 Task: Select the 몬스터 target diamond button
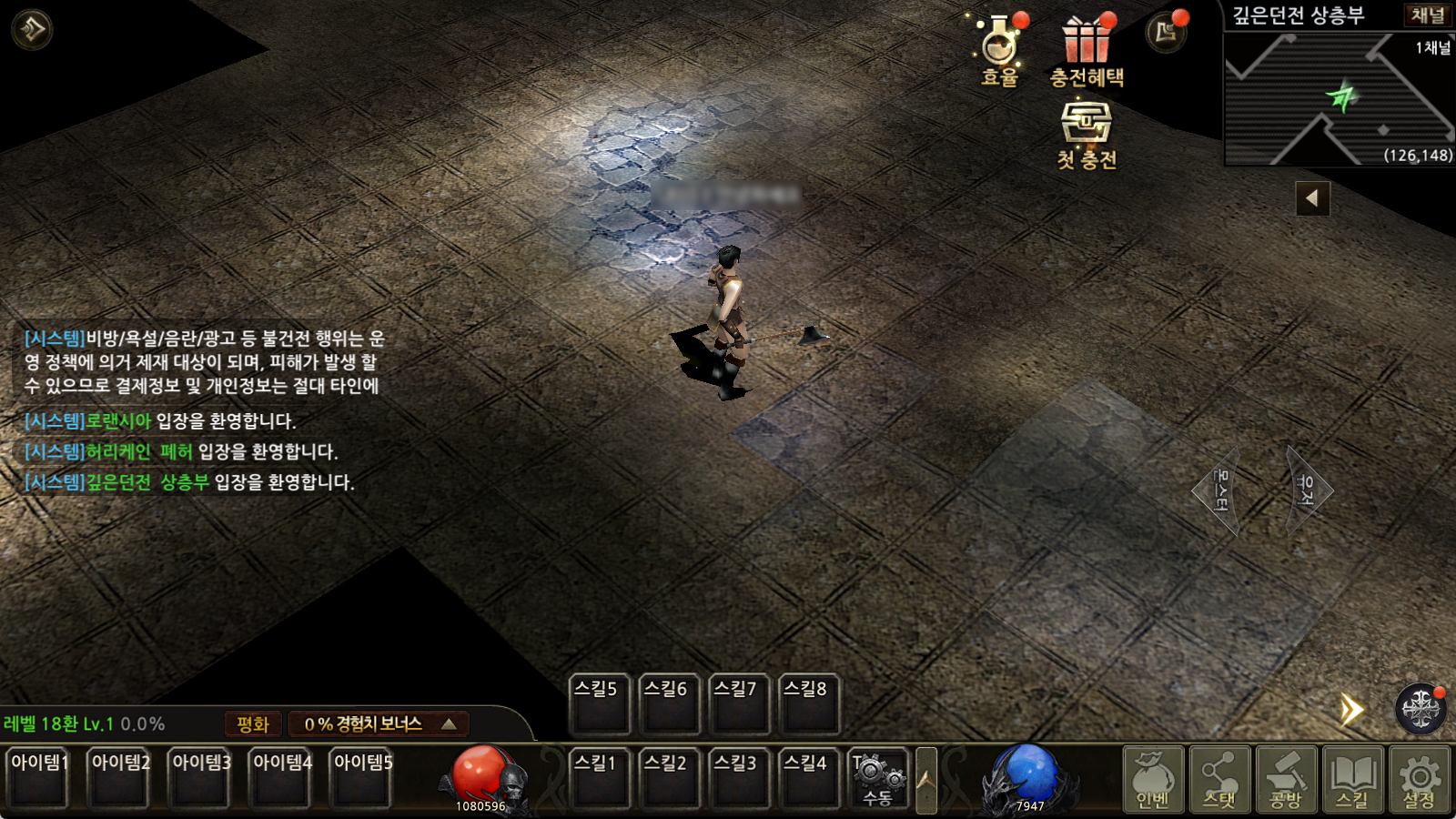coord(1218,491)
